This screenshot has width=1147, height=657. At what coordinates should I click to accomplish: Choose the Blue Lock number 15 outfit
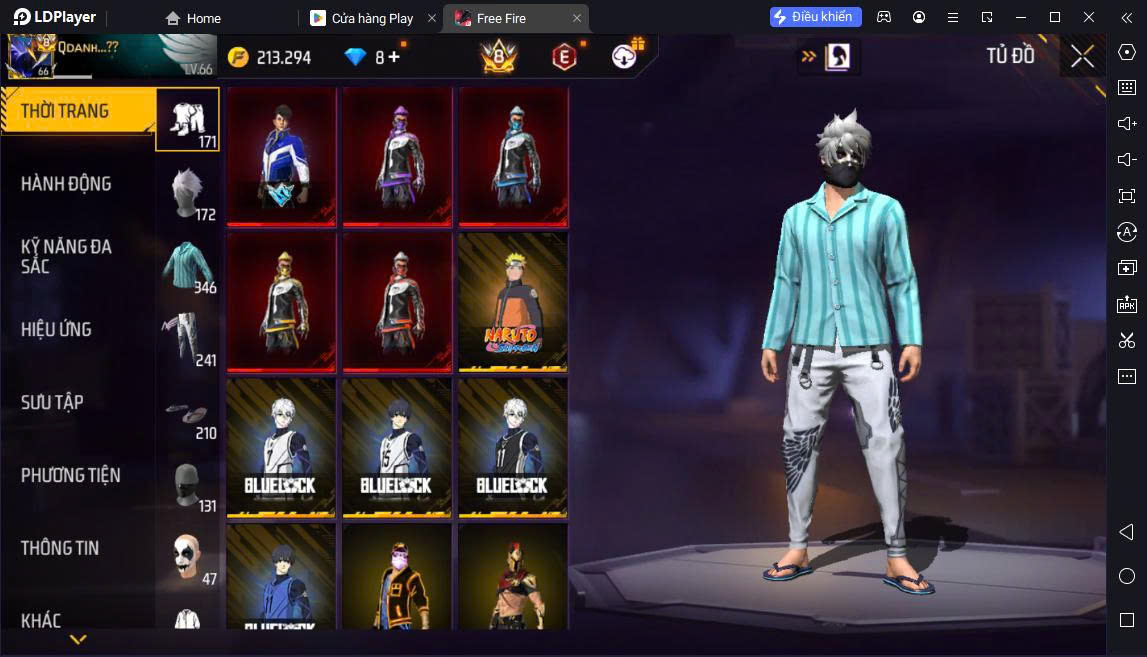click(397, 447)
